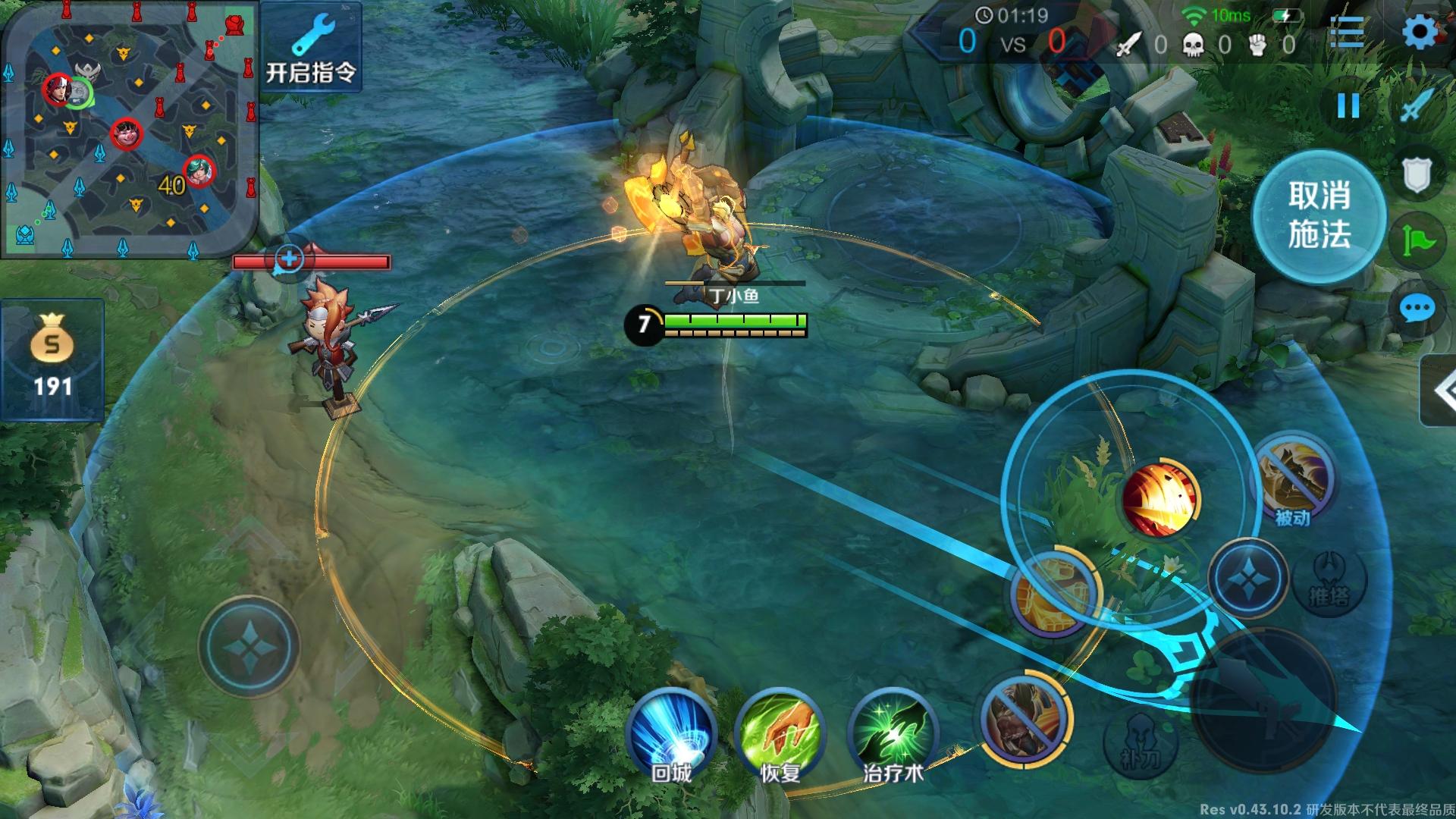Viewport: 1456px width, 819px height.
Task: Use the 恢复 restore skill
Action: tap(779, 734)
